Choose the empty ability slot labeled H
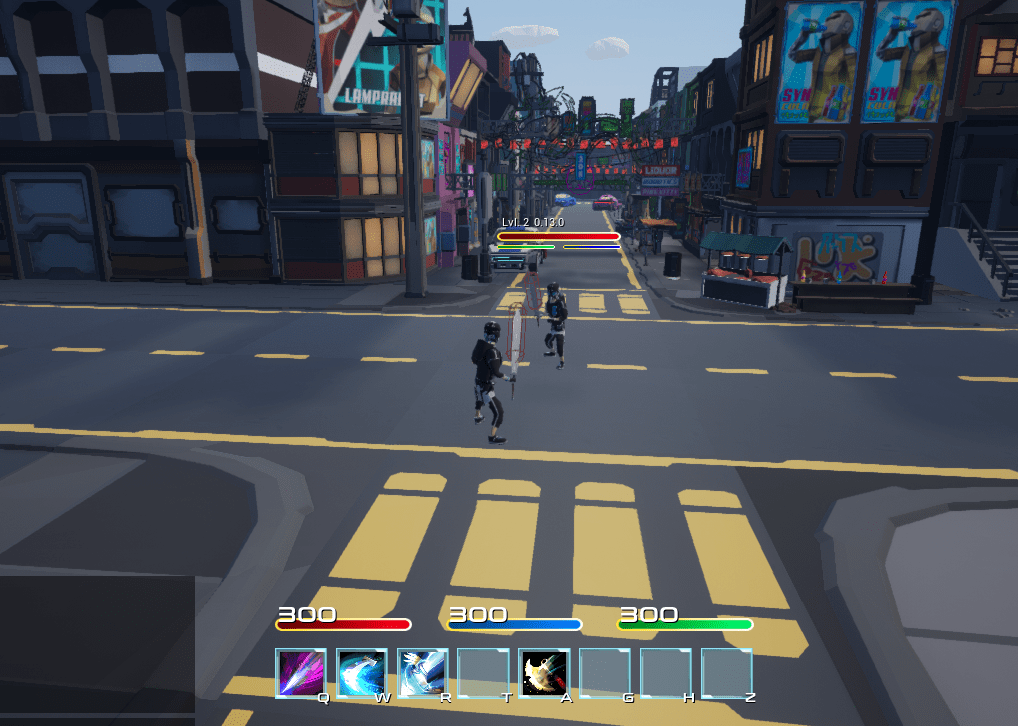 [666, 673]
